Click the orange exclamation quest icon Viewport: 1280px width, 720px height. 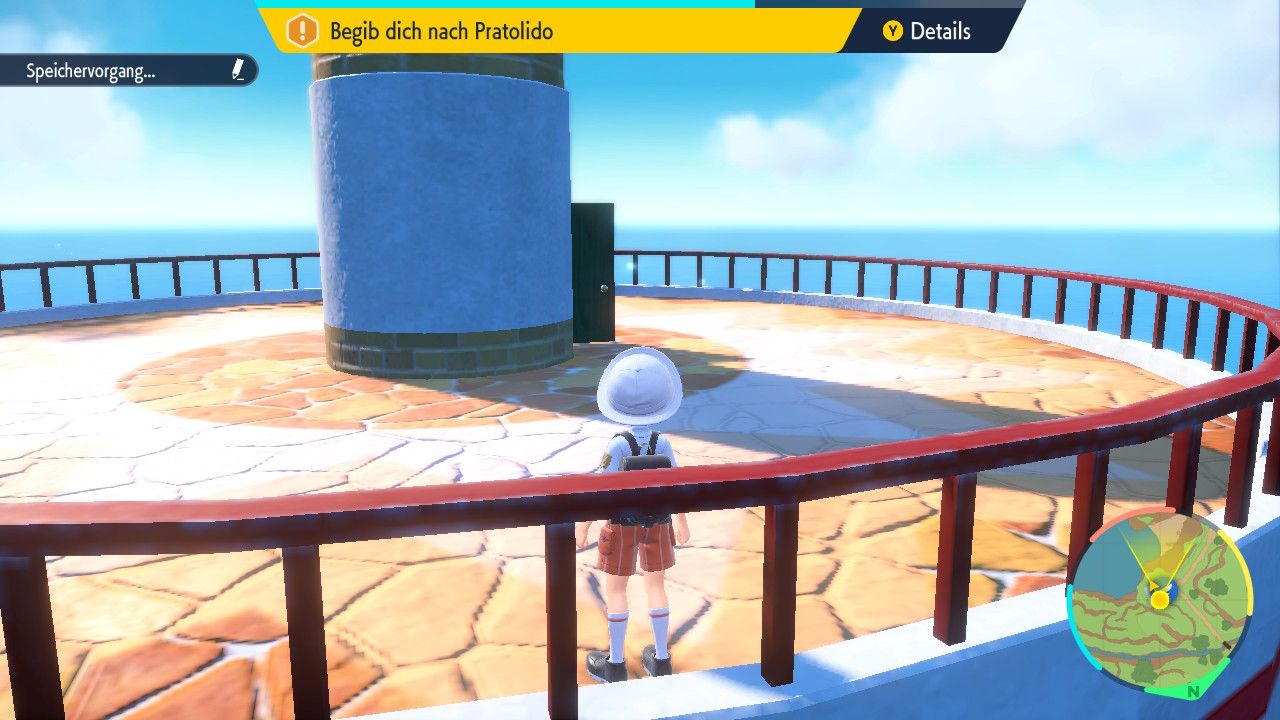coord(302,31)
